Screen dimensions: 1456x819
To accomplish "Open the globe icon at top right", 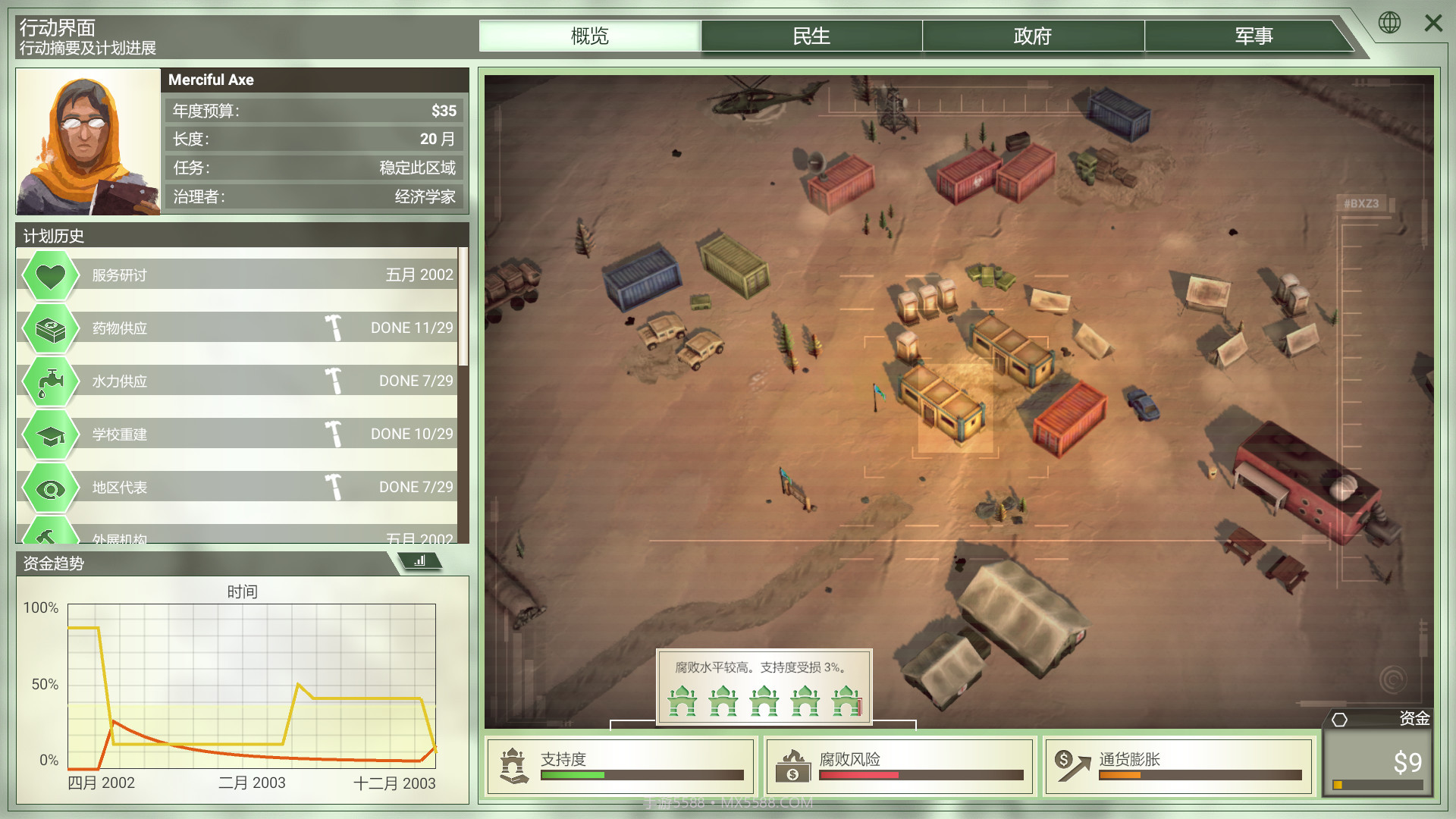I will [x=1390, y=23].
